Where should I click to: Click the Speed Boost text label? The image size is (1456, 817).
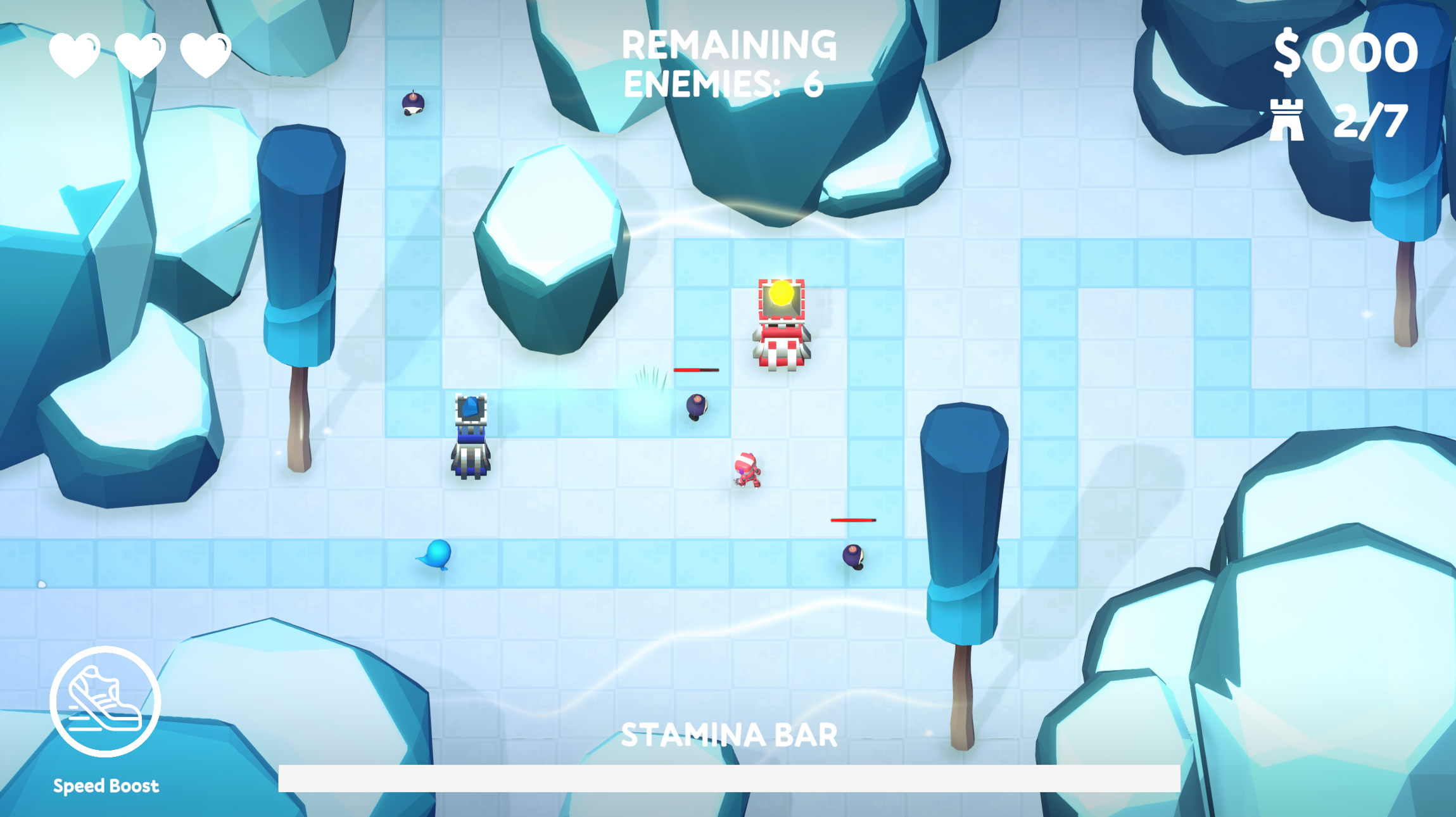[x=106, y=785]
